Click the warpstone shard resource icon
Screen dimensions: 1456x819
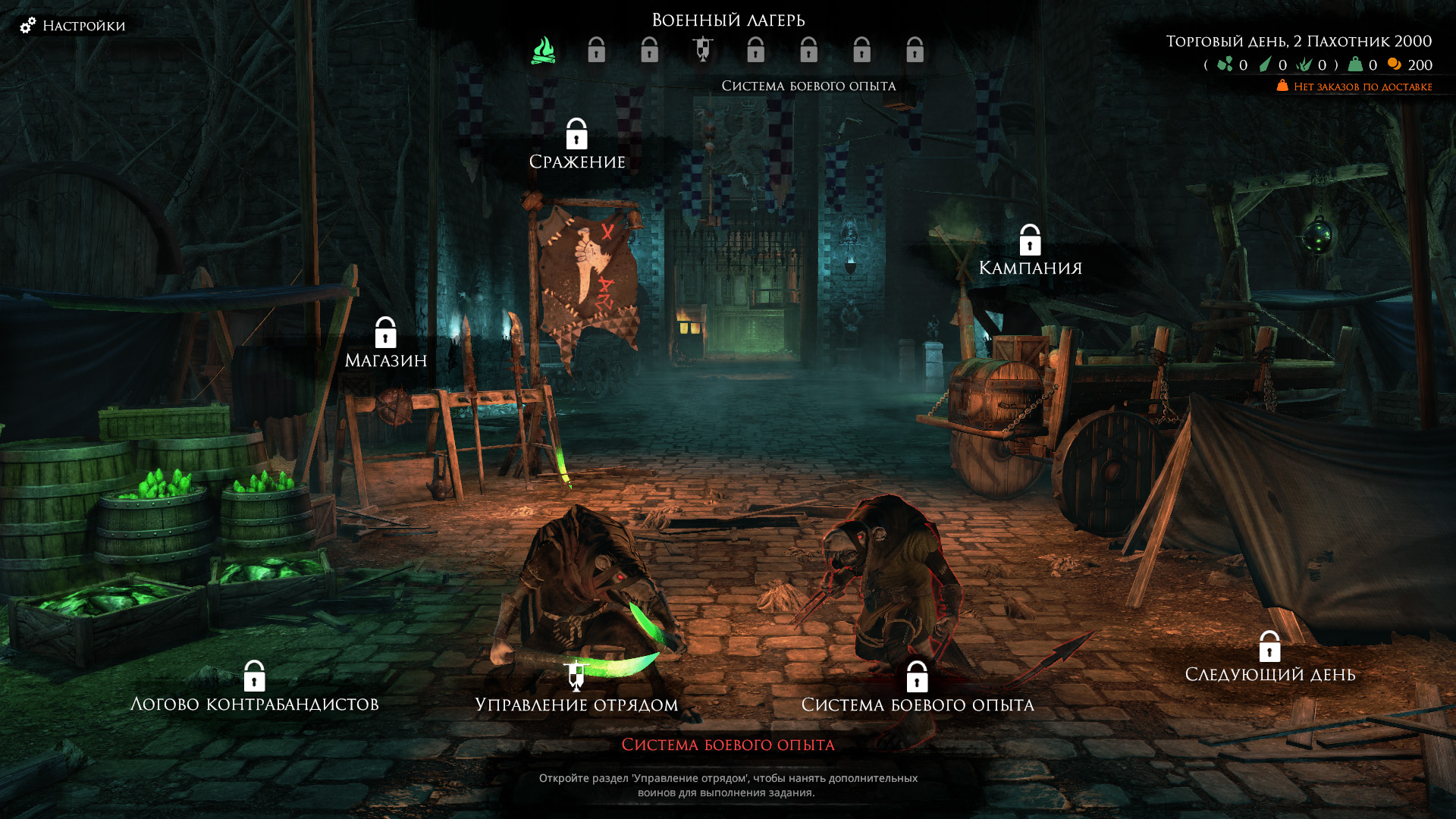point(1265,65)
